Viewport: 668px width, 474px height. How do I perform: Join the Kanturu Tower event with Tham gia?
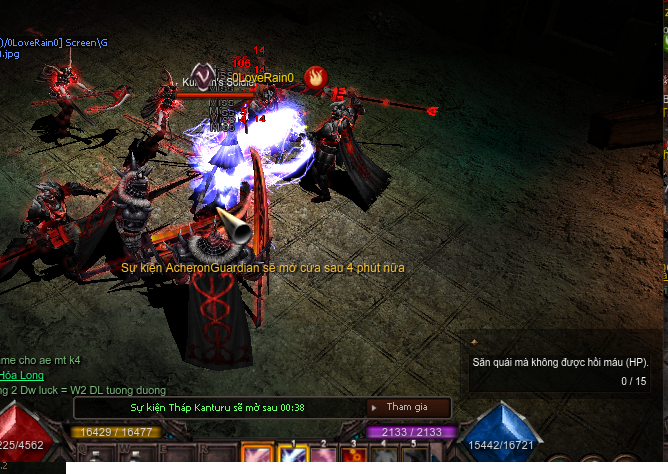[x=407, y=407]
